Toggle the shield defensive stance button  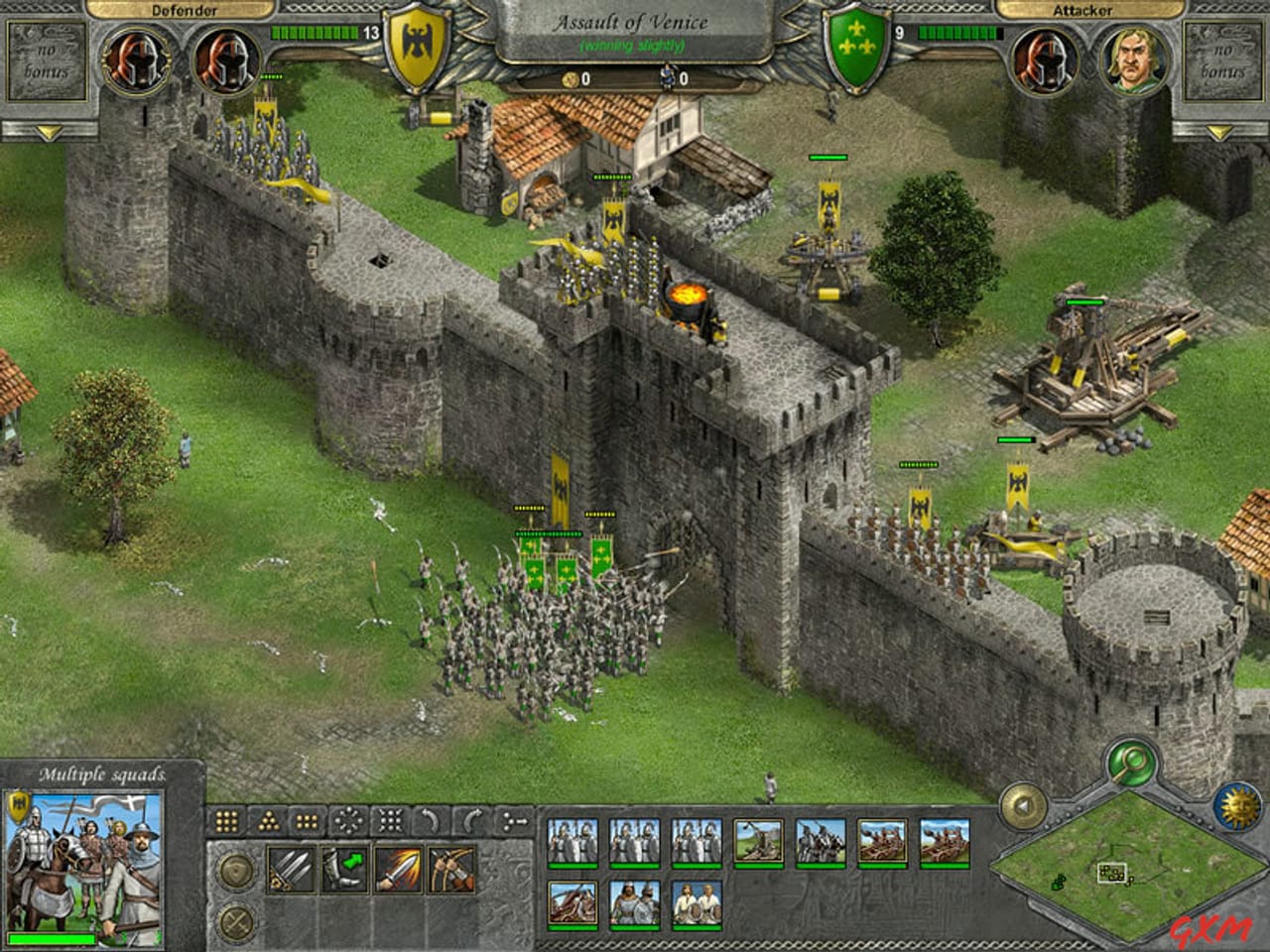tap(235, 870)
